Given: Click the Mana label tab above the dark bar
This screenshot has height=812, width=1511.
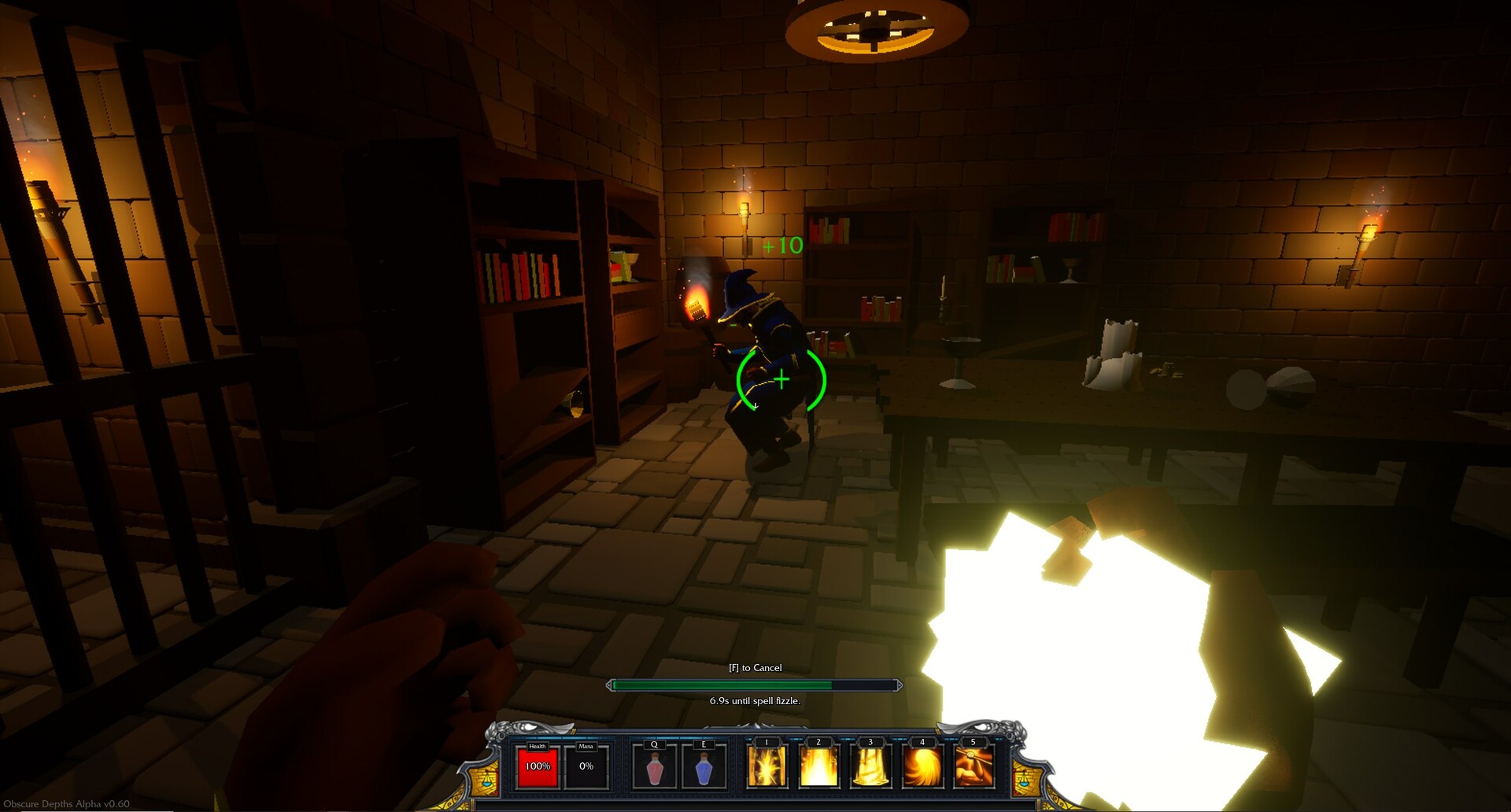Looking at the screenshot, I should click(586, 745).
